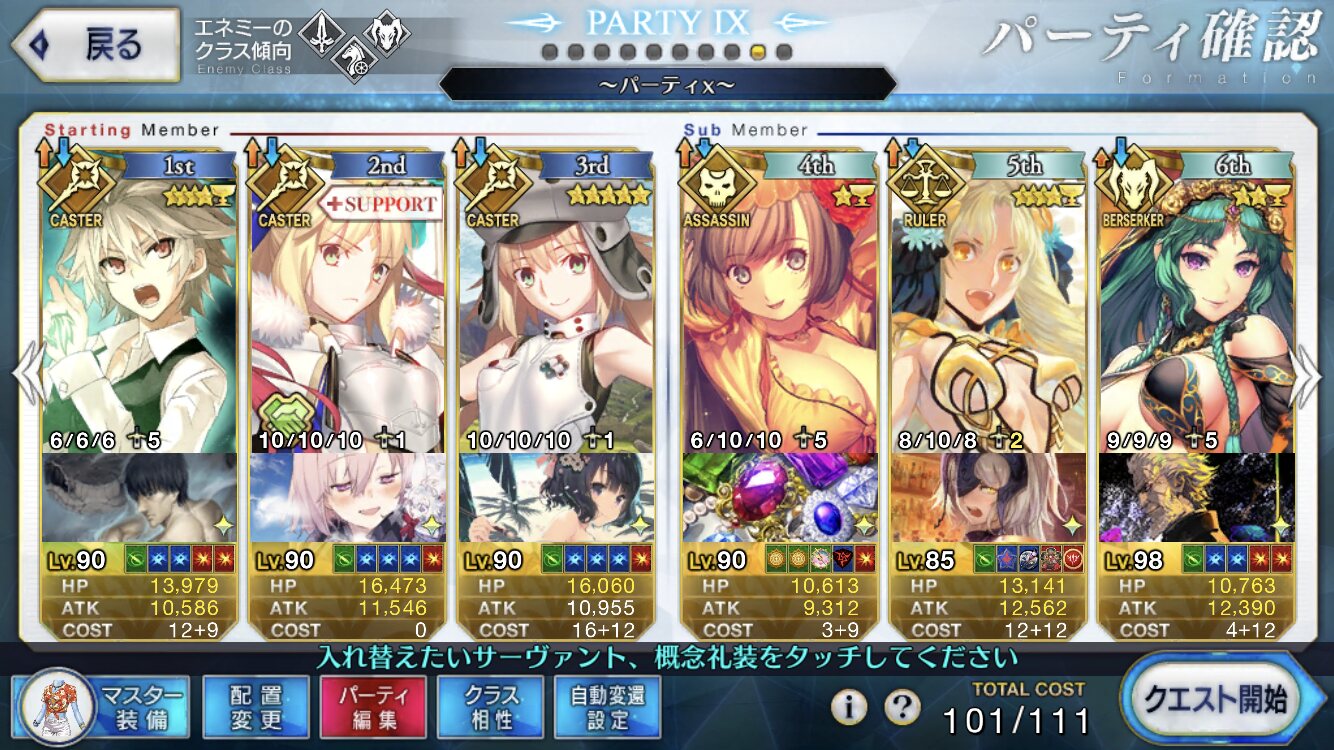
Task: Open the question mark help icon
Action: 902,707
